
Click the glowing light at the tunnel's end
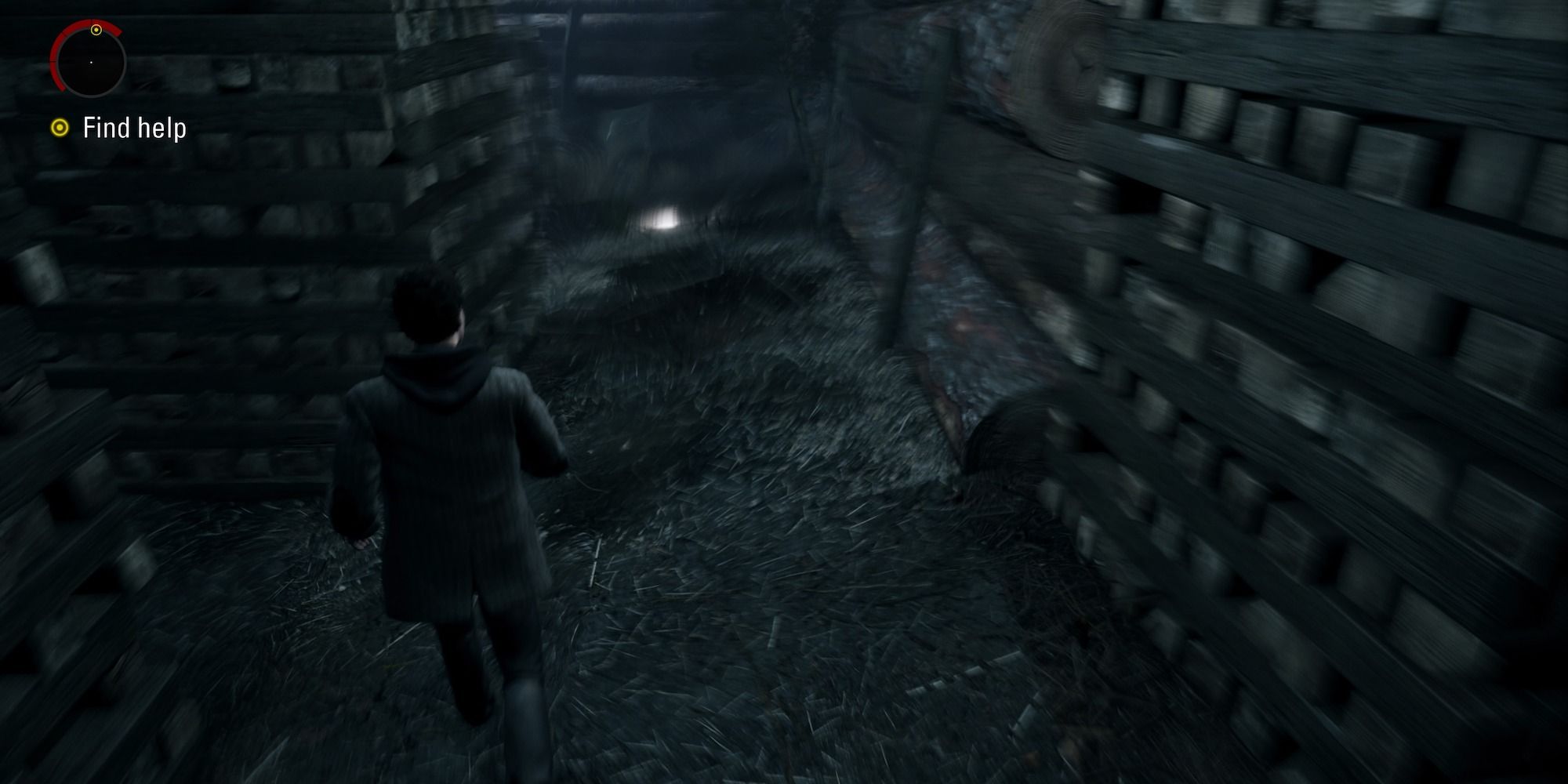[x=662, y=216]
